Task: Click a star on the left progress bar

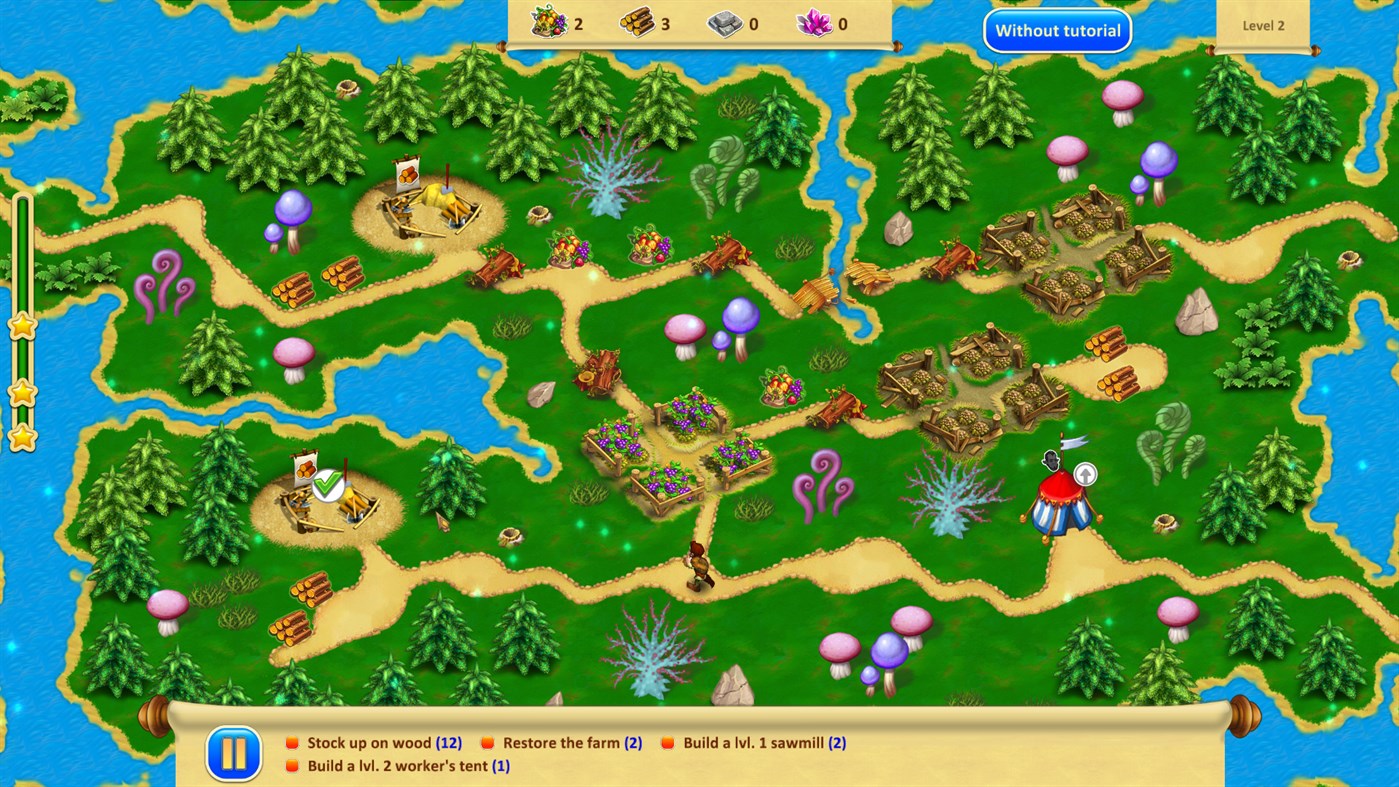Action: coord(21,325)
